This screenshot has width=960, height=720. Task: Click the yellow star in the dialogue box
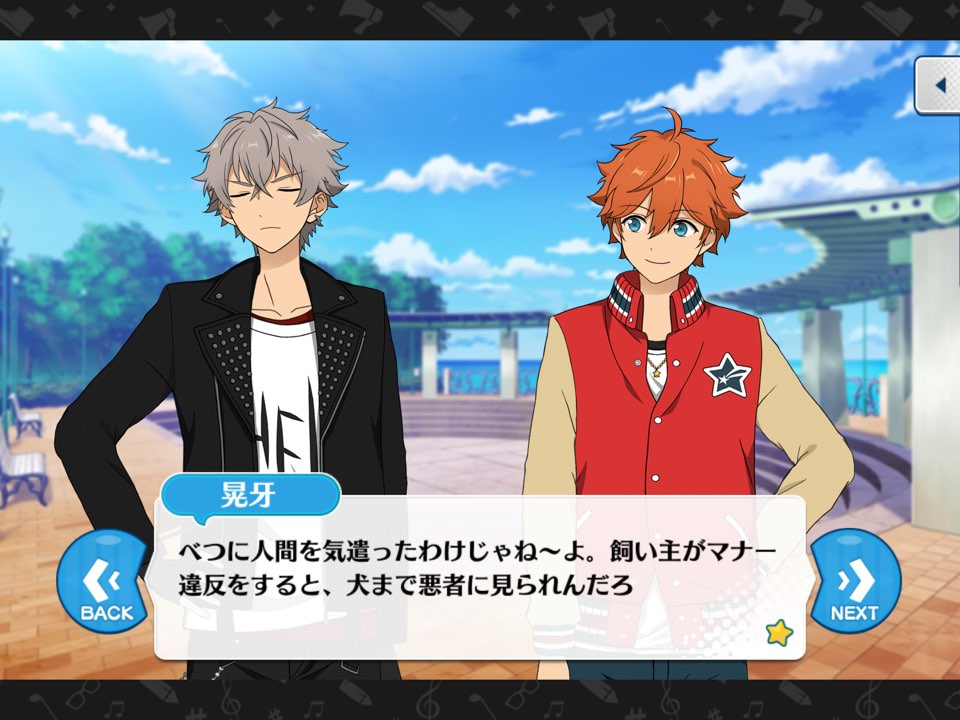pos(777,632)
